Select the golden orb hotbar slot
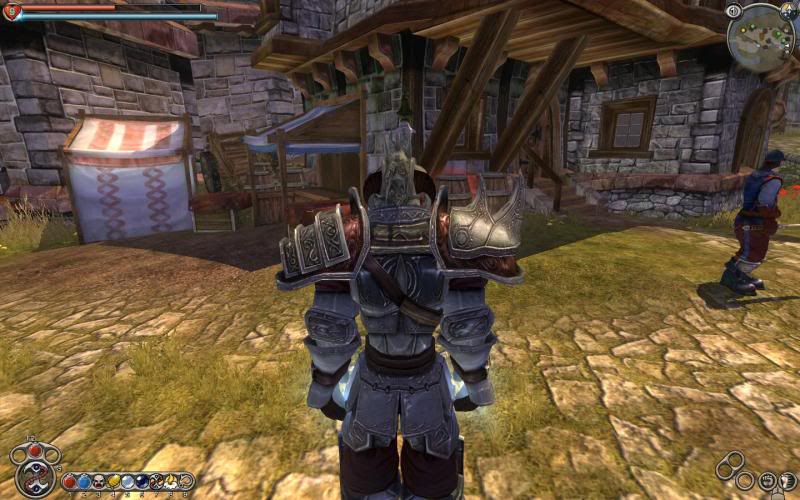The width and height of the screenshot is (800, 500). pos(113,482)
